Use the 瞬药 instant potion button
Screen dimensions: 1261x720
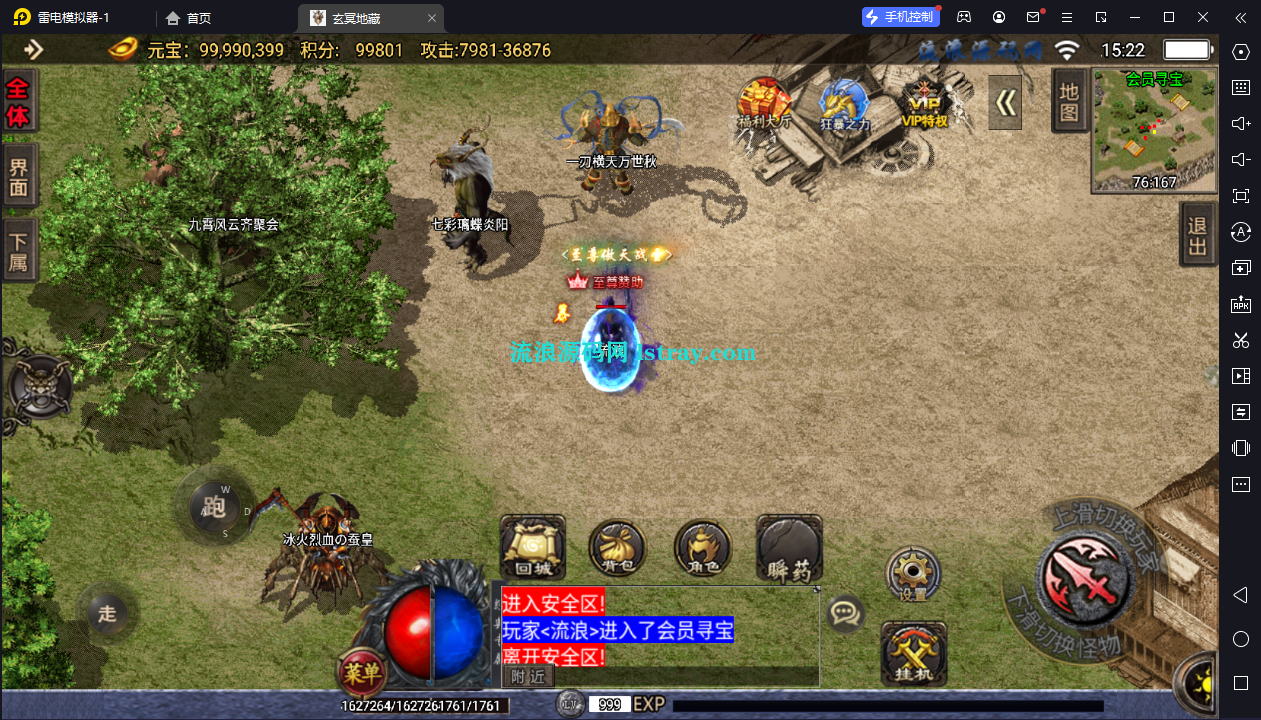point(789,548)
